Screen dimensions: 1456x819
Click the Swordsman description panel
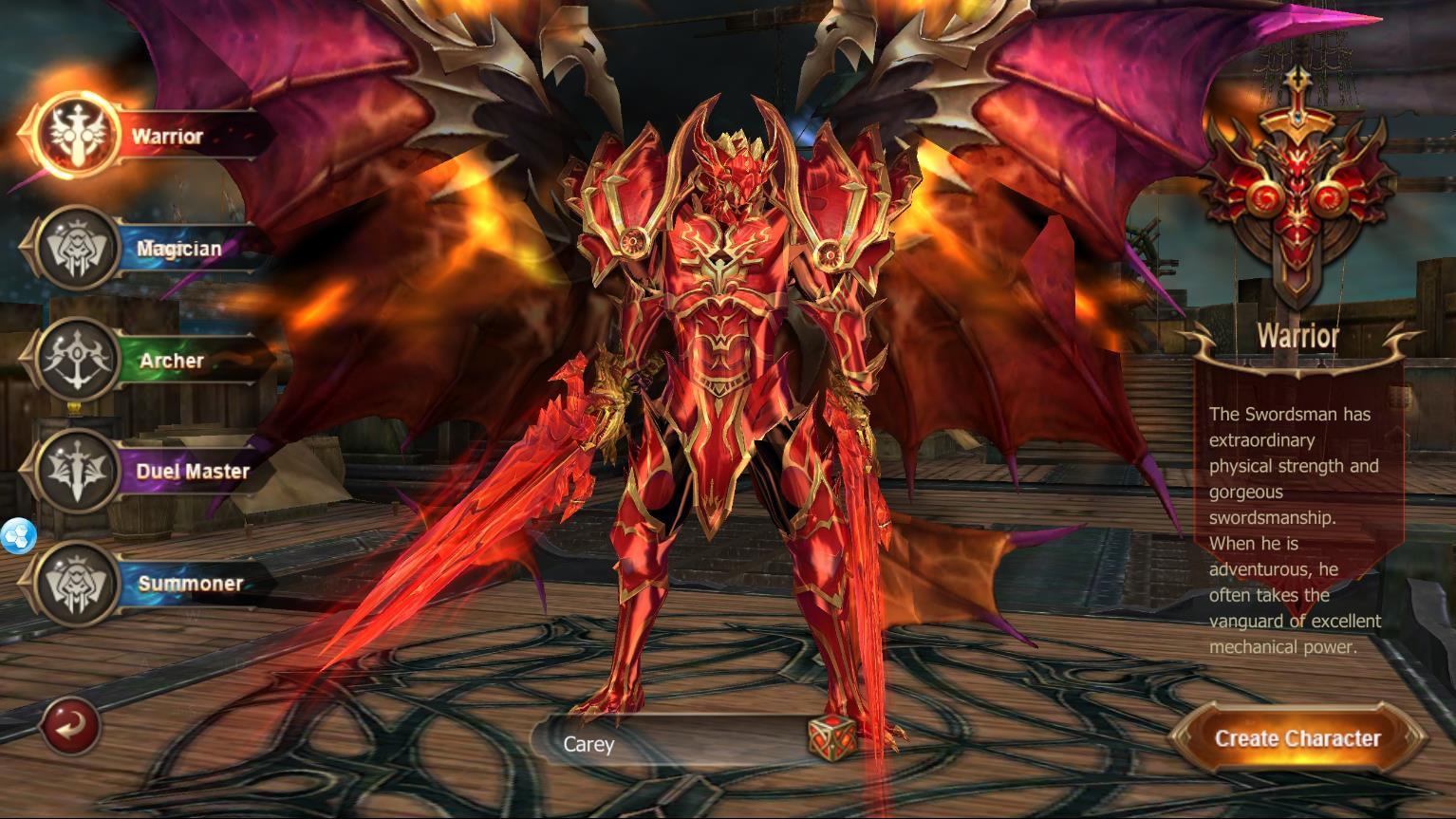[x=1298, y=531]
